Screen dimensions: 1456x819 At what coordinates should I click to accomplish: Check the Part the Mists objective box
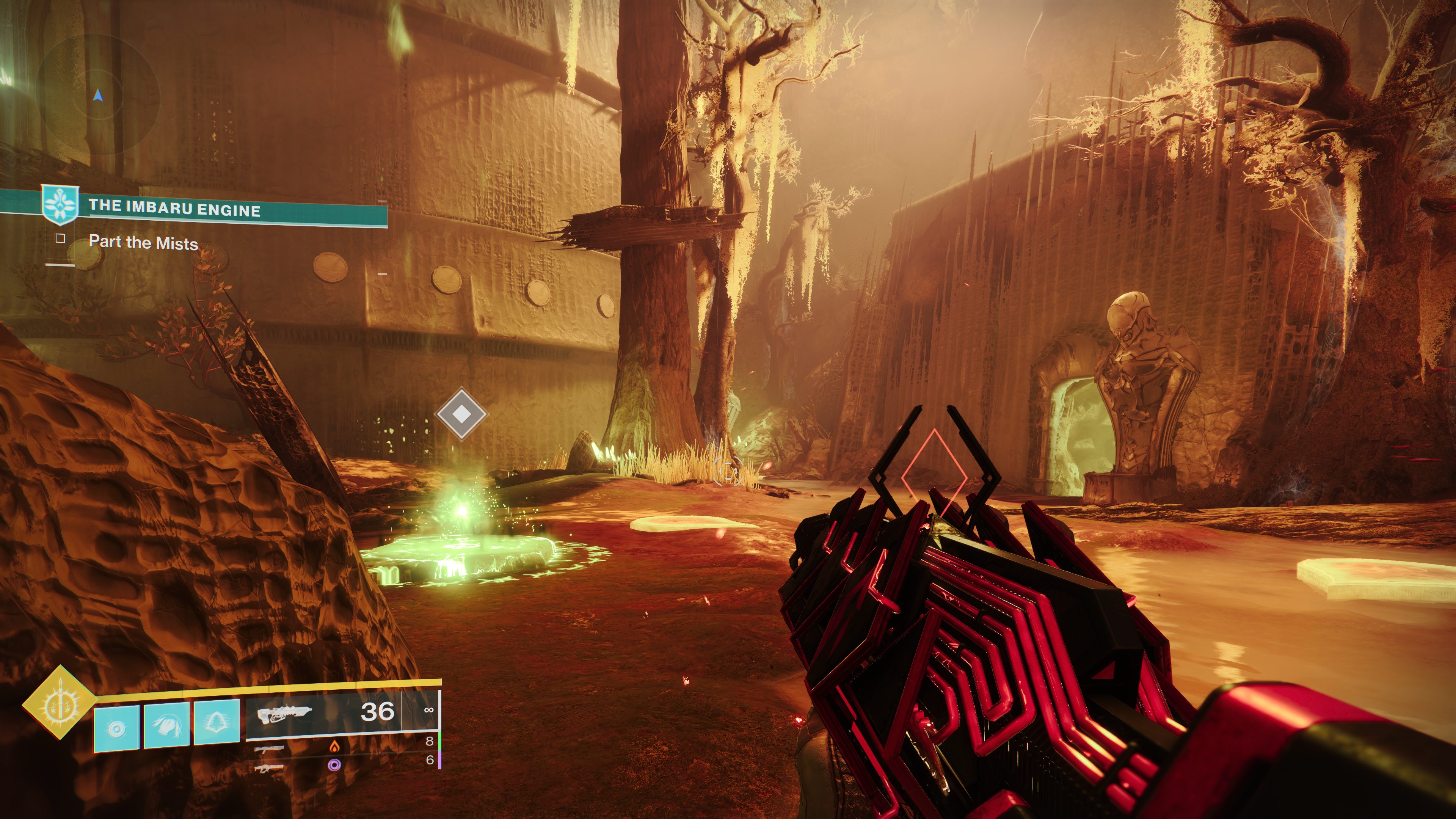coord(61,238)
